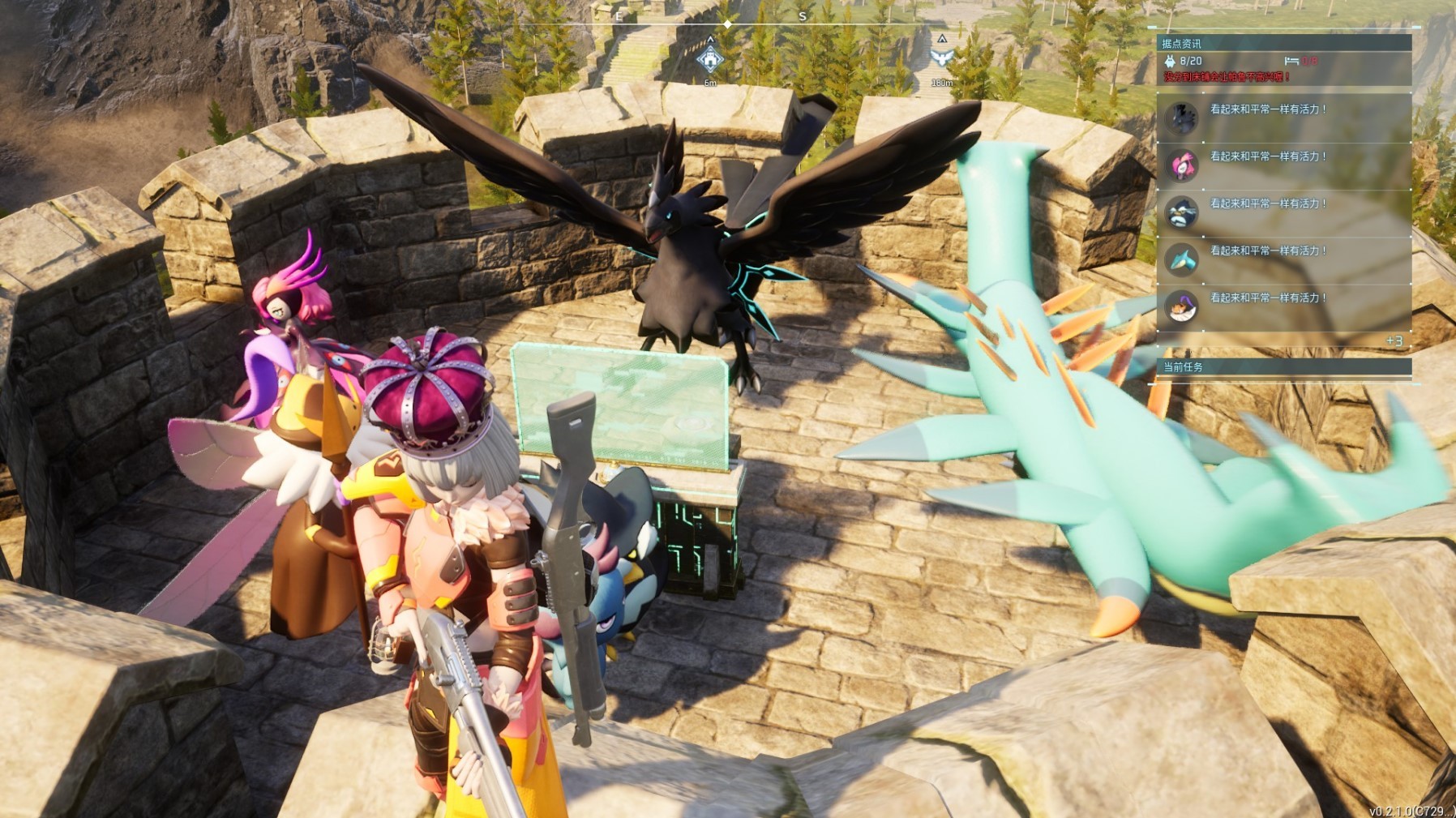This screenshot has height=818, width=1456.
Task: Select the penguin Pal portrait row
Action: 1181,212
